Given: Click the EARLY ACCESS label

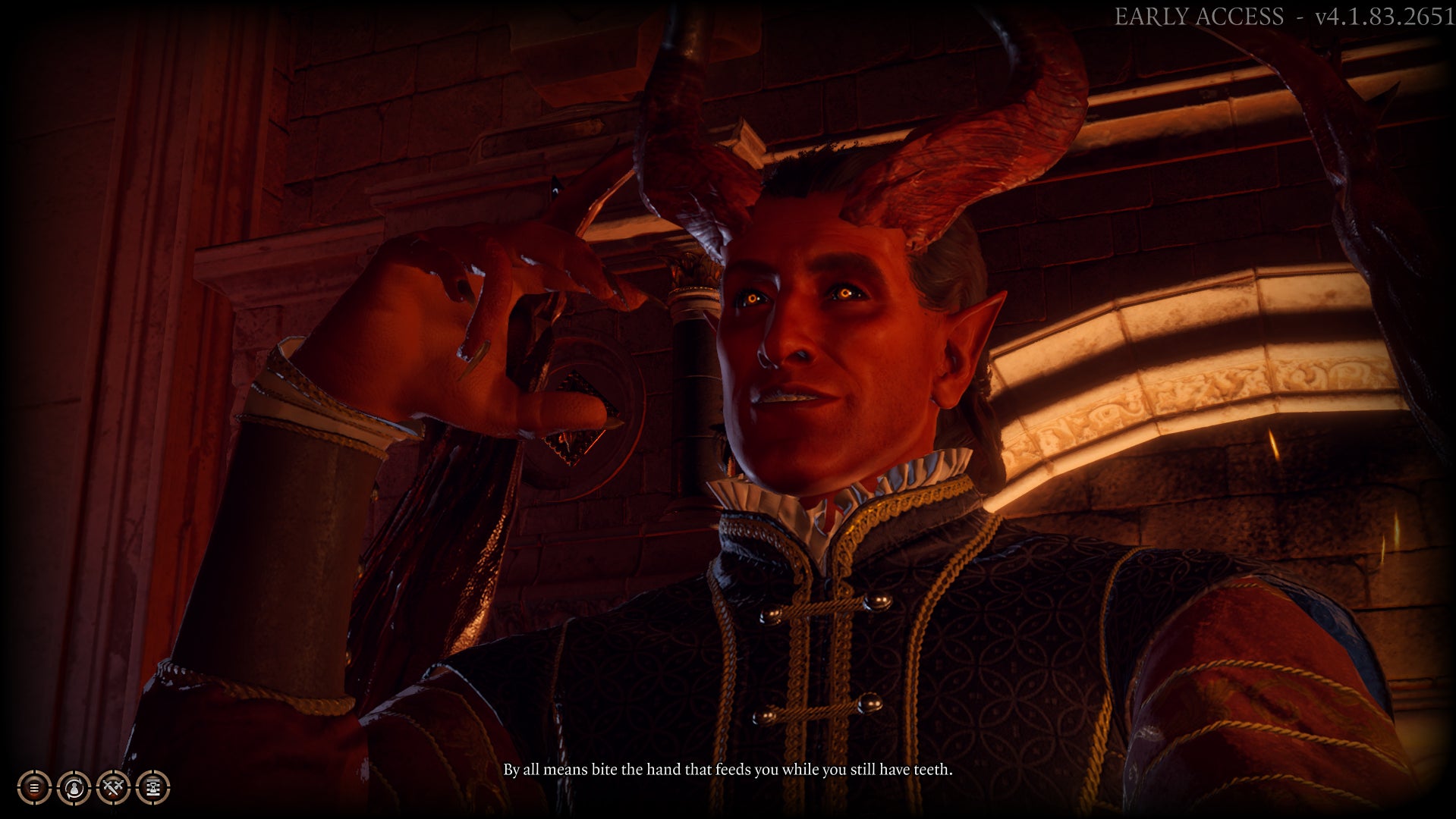Looking at the screenshot, I should [x=1201, y=15].
